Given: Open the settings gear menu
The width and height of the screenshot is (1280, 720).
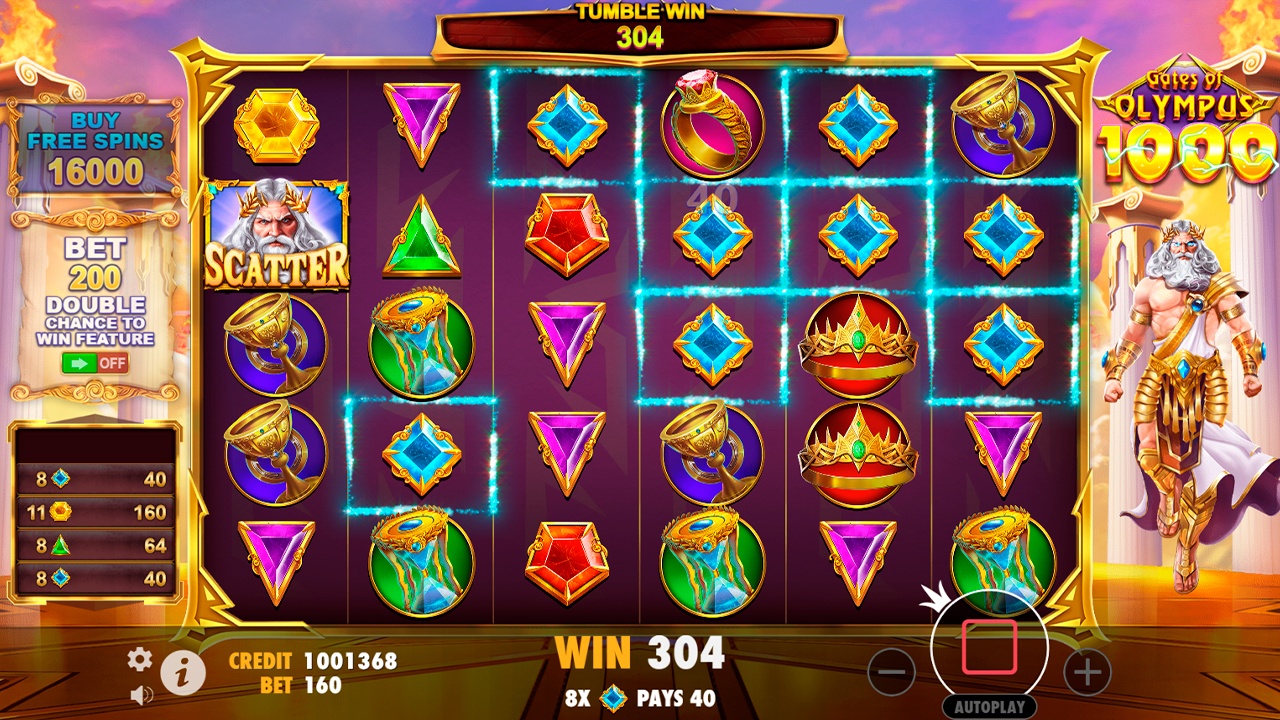Looking at the screenshot, I should click(140, 658).
